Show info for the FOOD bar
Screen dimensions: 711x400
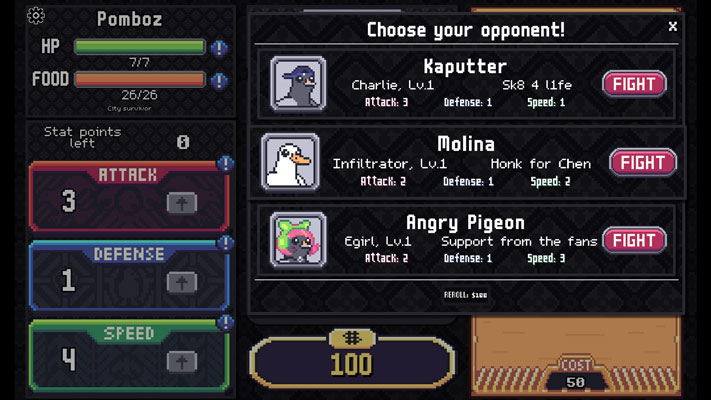point(220,79)
